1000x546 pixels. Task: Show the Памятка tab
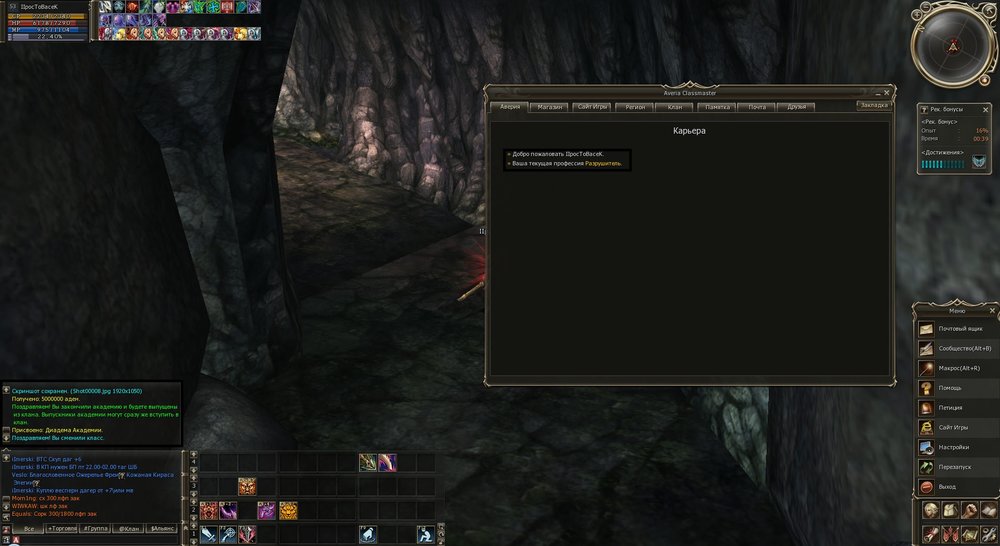click(x=717, y=106)
